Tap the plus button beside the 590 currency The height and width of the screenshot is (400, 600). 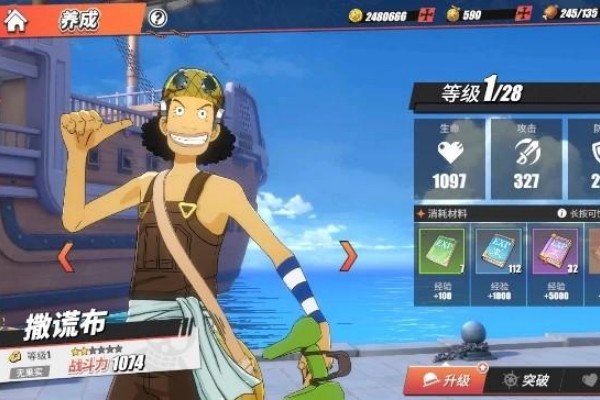pos(523,15)
